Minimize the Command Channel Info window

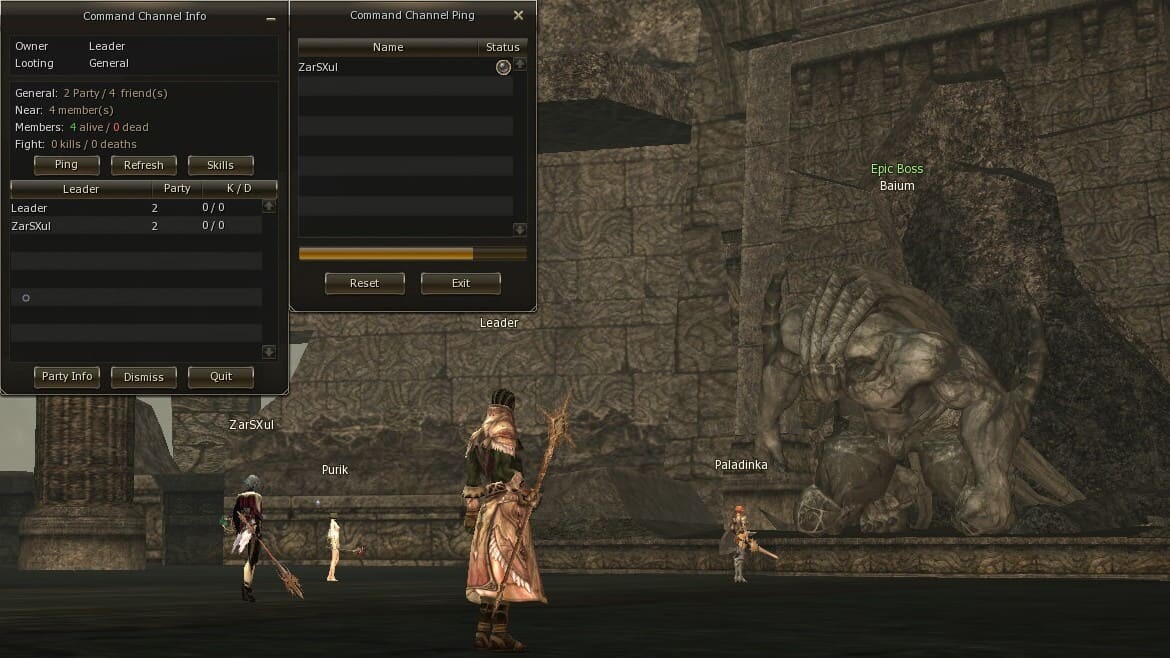[271, 19]
